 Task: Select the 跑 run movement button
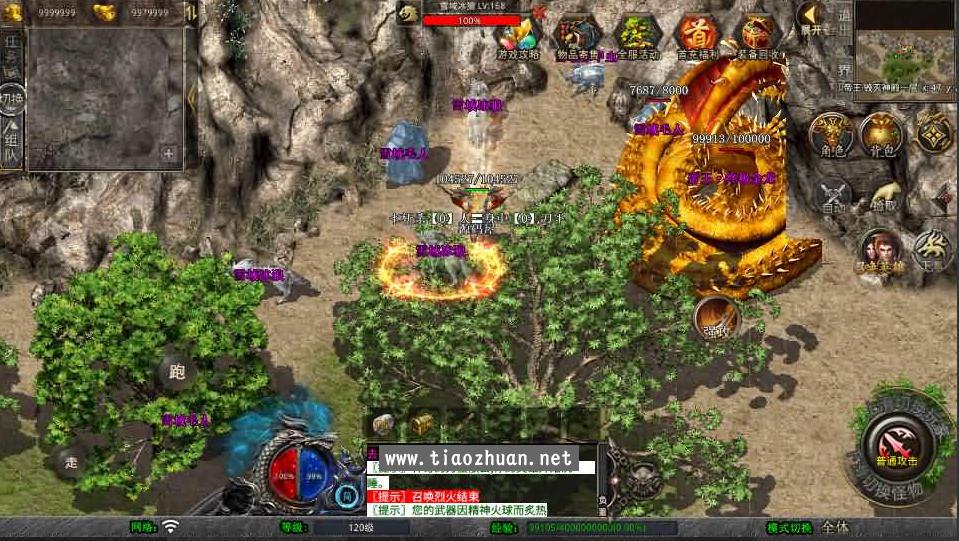177,373
